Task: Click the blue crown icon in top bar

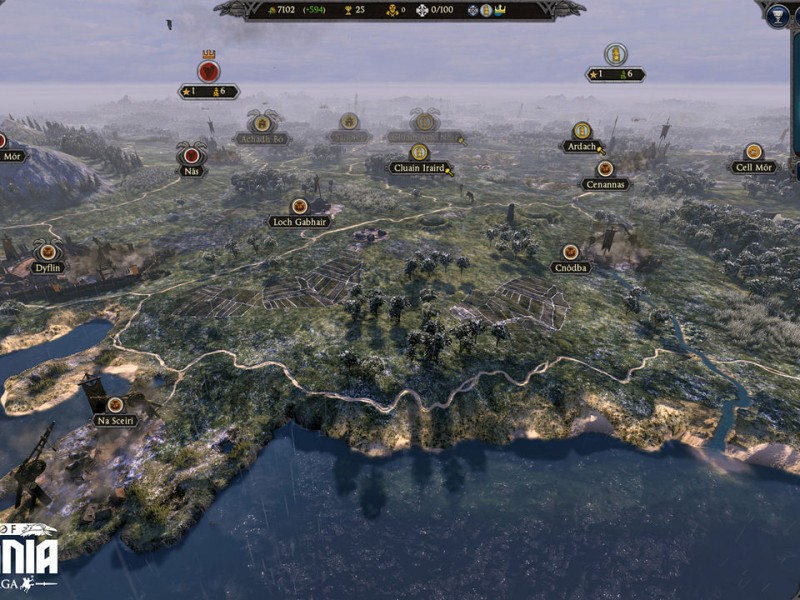Action: point(498,10)
